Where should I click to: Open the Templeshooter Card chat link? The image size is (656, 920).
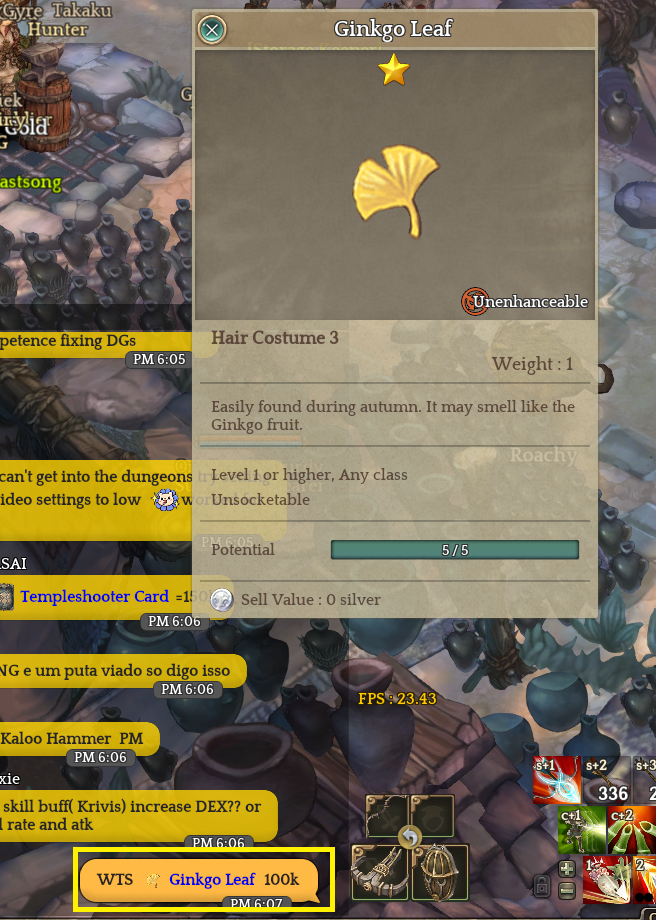(x=94, y=597)
